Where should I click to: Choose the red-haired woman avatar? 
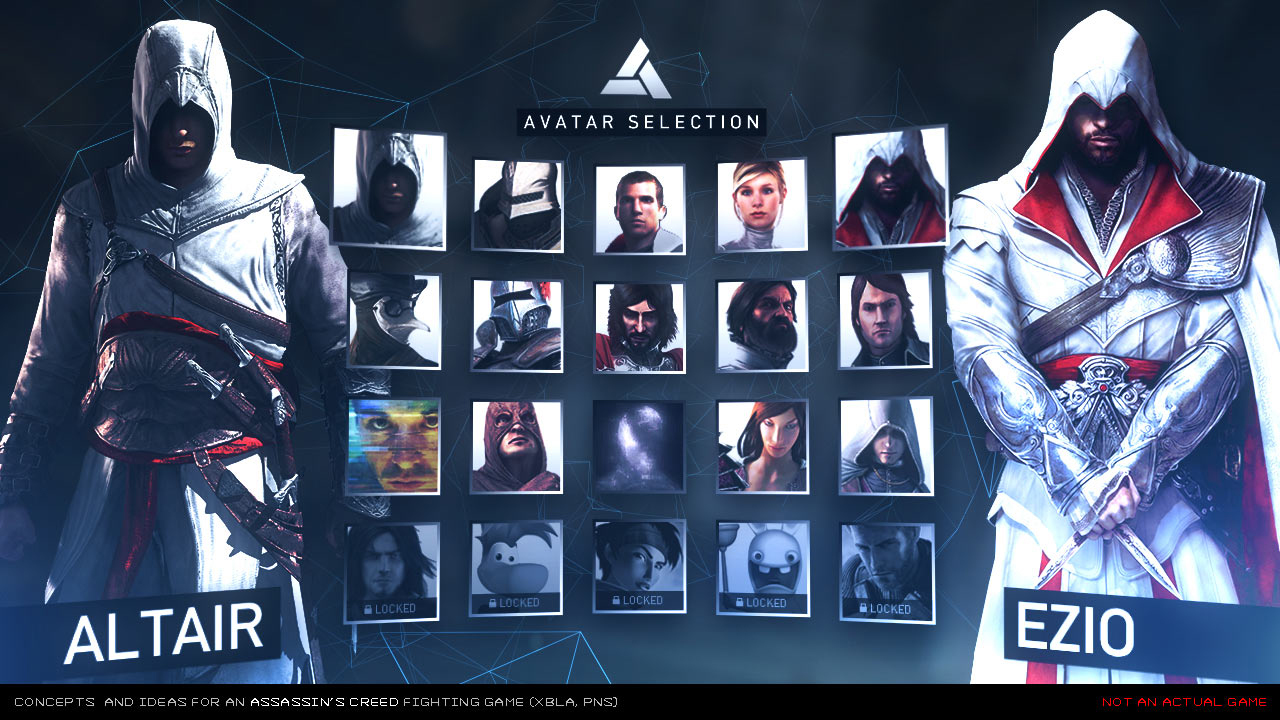pos(762,446)
